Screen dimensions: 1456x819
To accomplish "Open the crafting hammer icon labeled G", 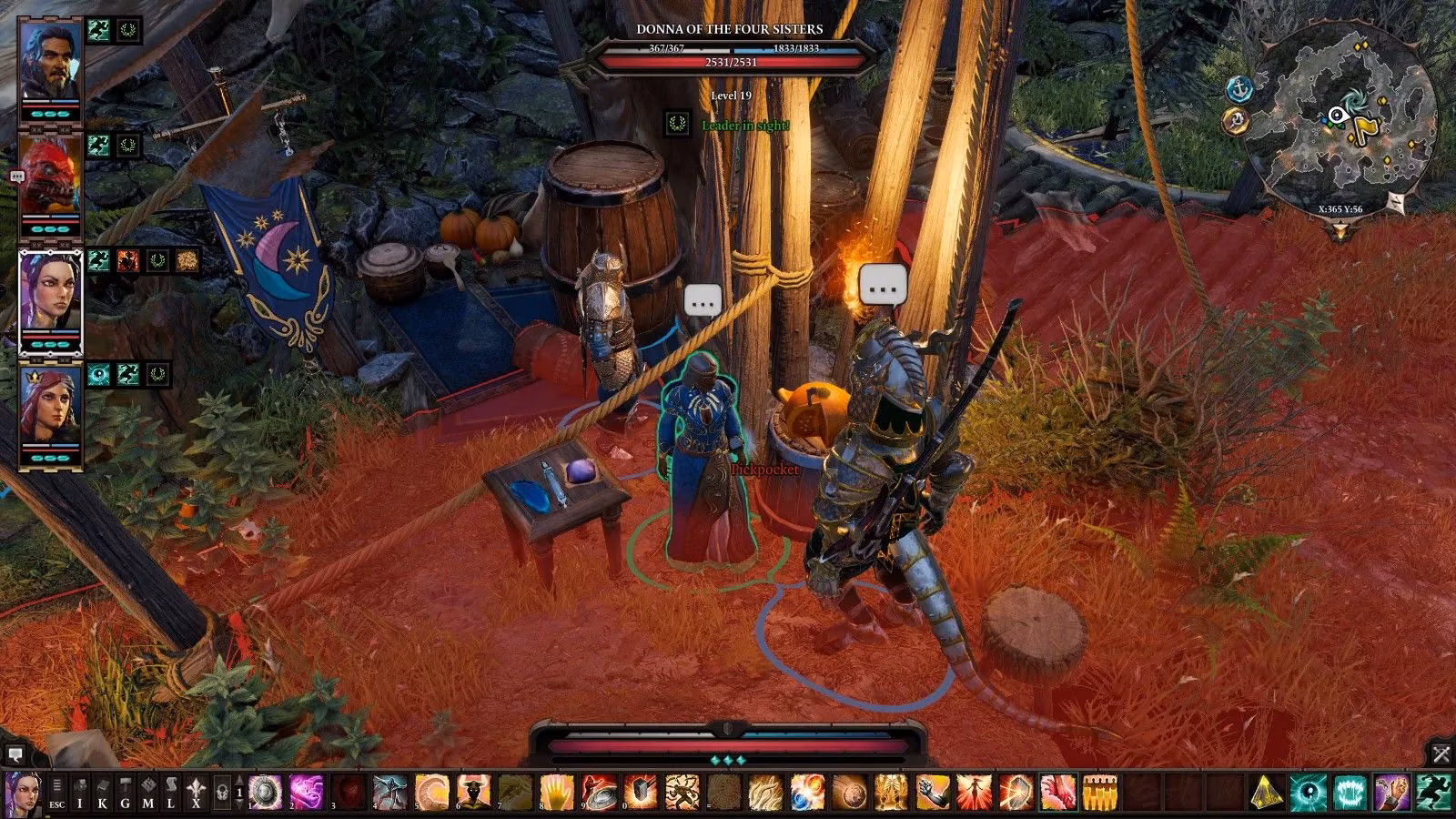I will click(125, 792).
